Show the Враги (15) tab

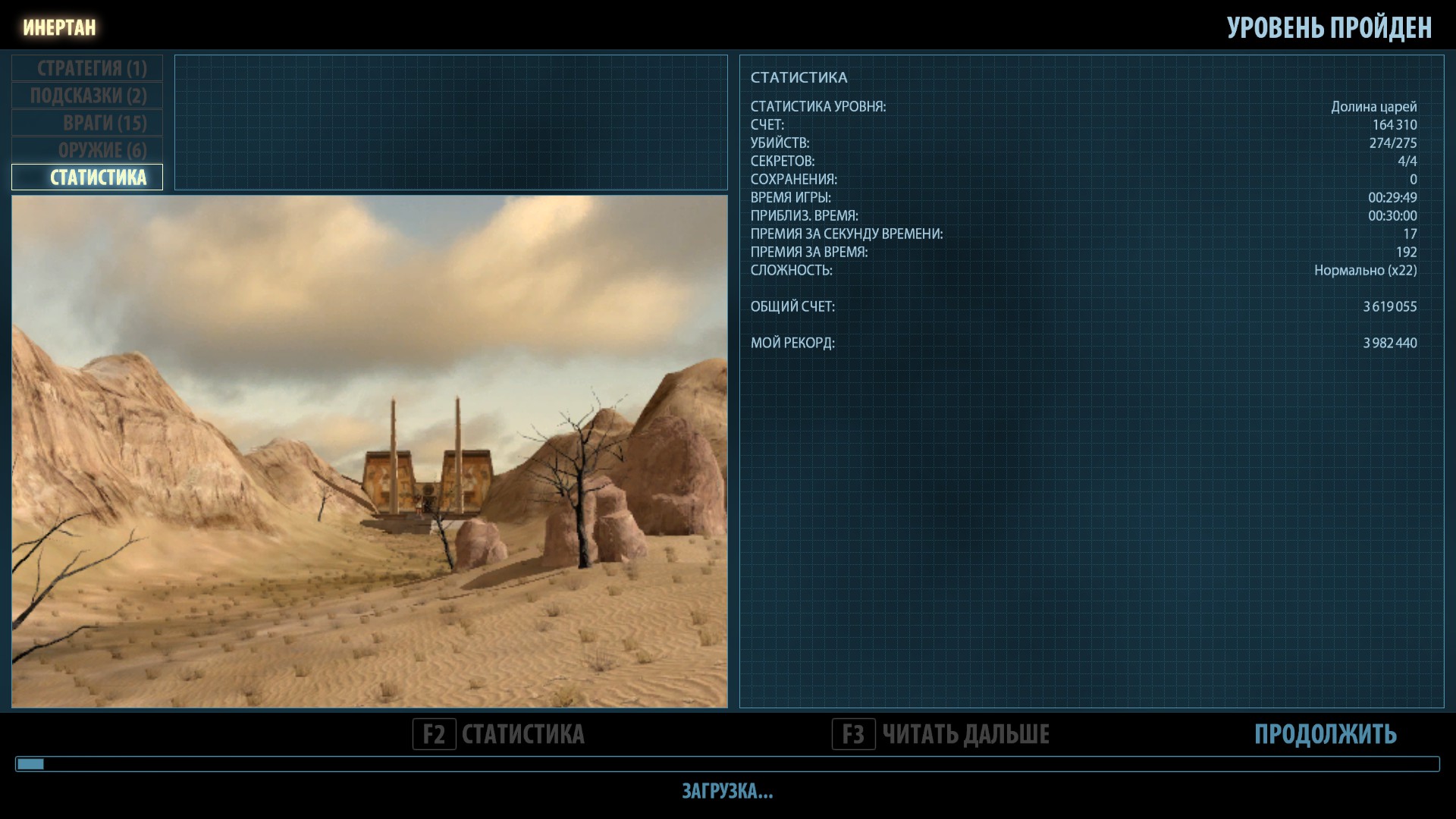[x=88, y=123]
